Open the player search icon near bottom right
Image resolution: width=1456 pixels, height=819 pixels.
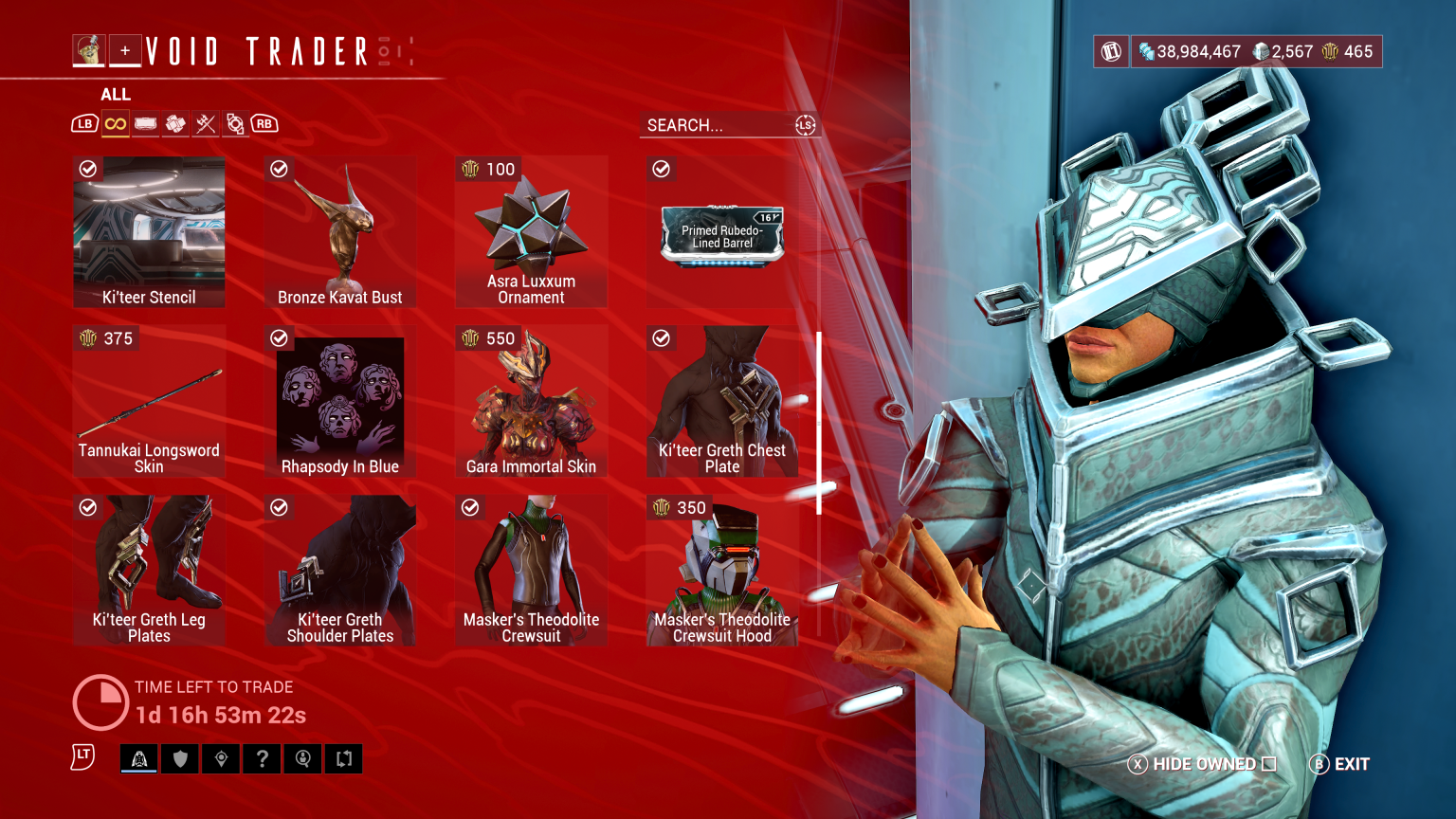pos(302,758)
